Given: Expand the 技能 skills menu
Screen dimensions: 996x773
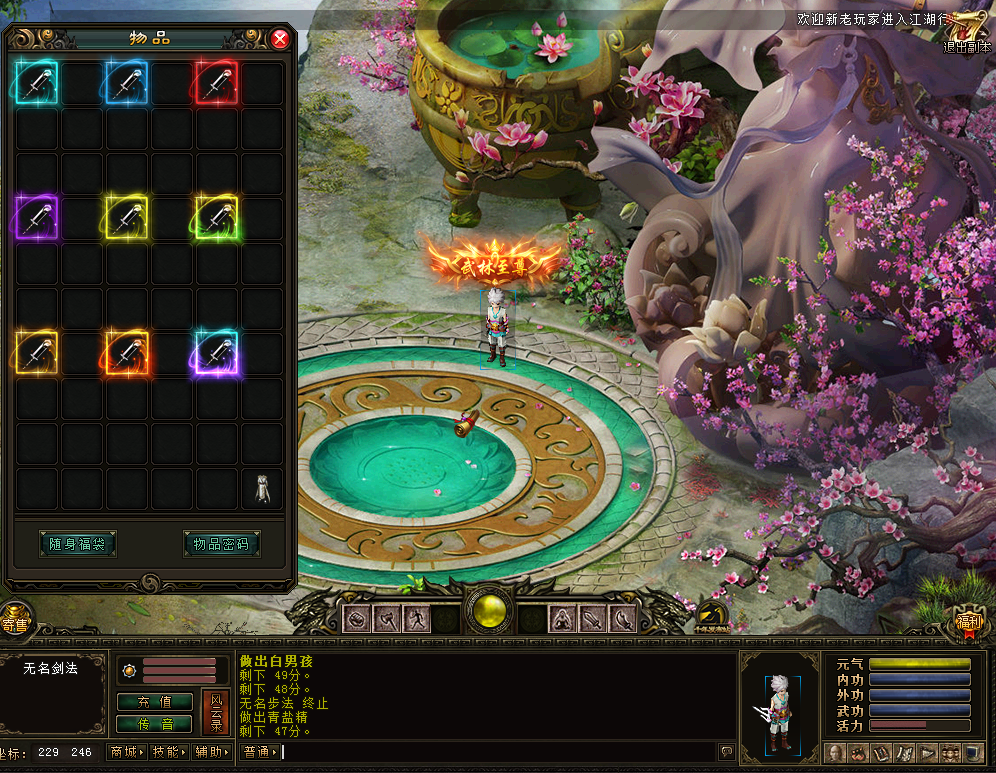Looking at the screenshot, I should click(x=170, y=752).
